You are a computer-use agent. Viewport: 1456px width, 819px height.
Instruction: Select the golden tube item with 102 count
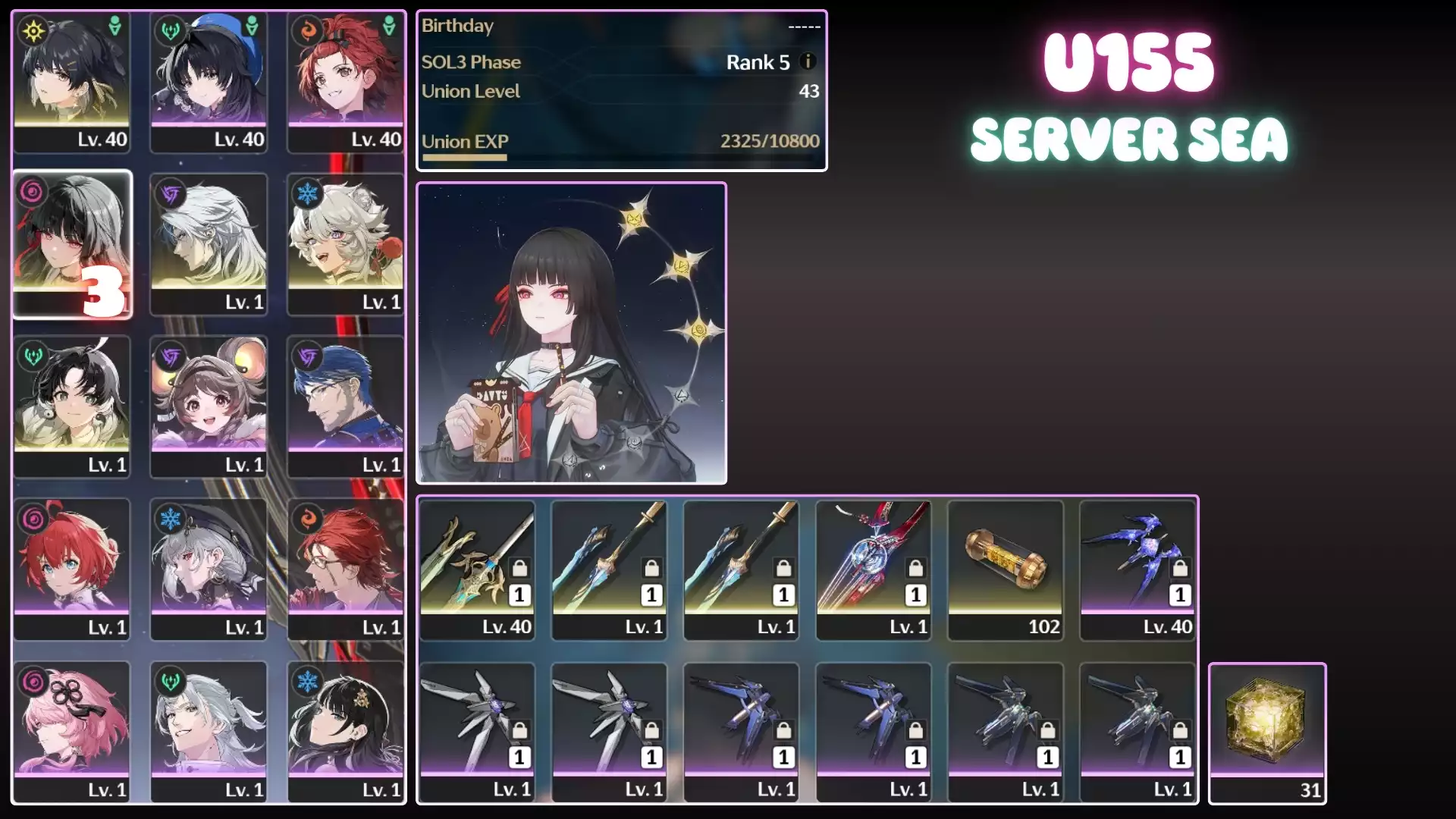tap(1006, 570)
